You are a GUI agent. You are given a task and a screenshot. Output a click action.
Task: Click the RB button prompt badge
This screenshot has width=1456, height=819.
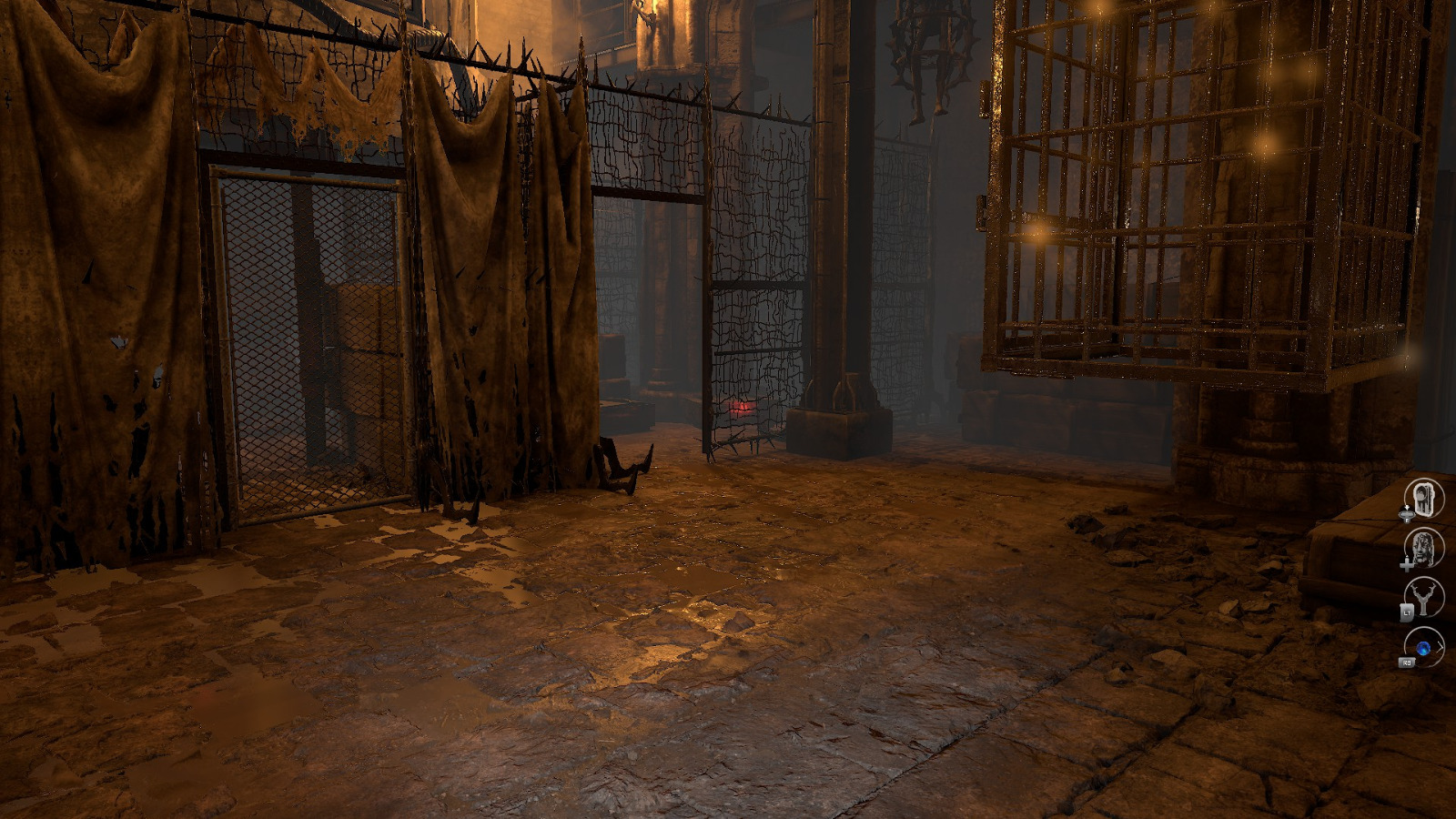[1407, 662]
